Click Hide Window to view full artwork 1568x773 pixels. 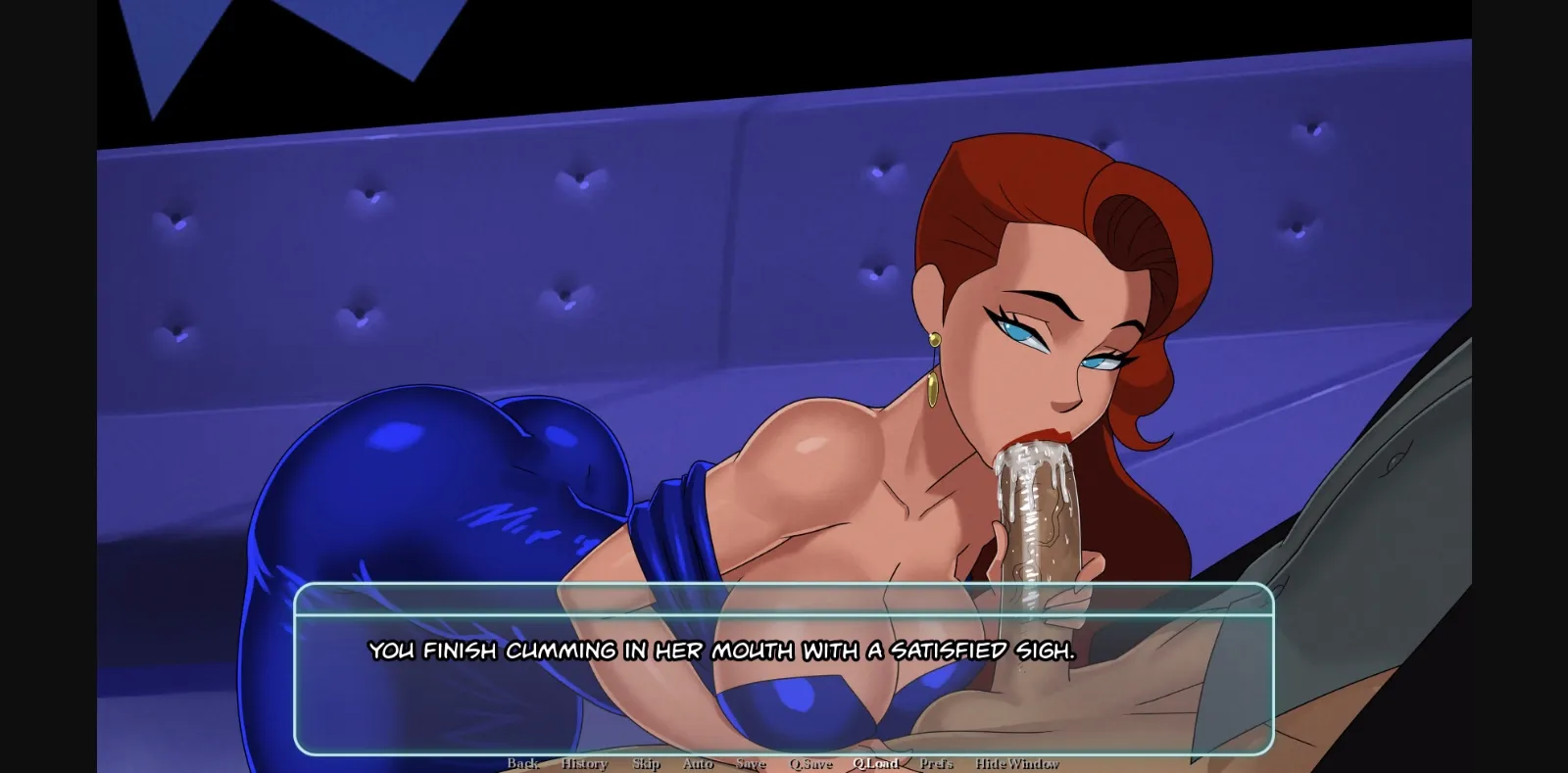(x=1016, y=764)
